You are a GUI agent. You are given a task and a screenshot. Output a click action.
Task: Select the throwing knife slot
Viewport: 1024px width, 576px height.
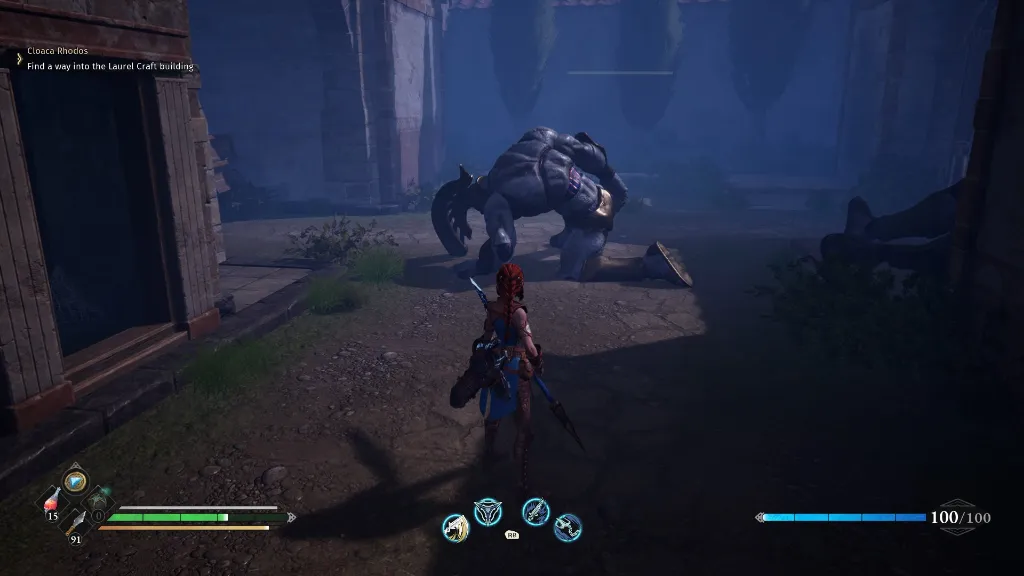(75, 520)
